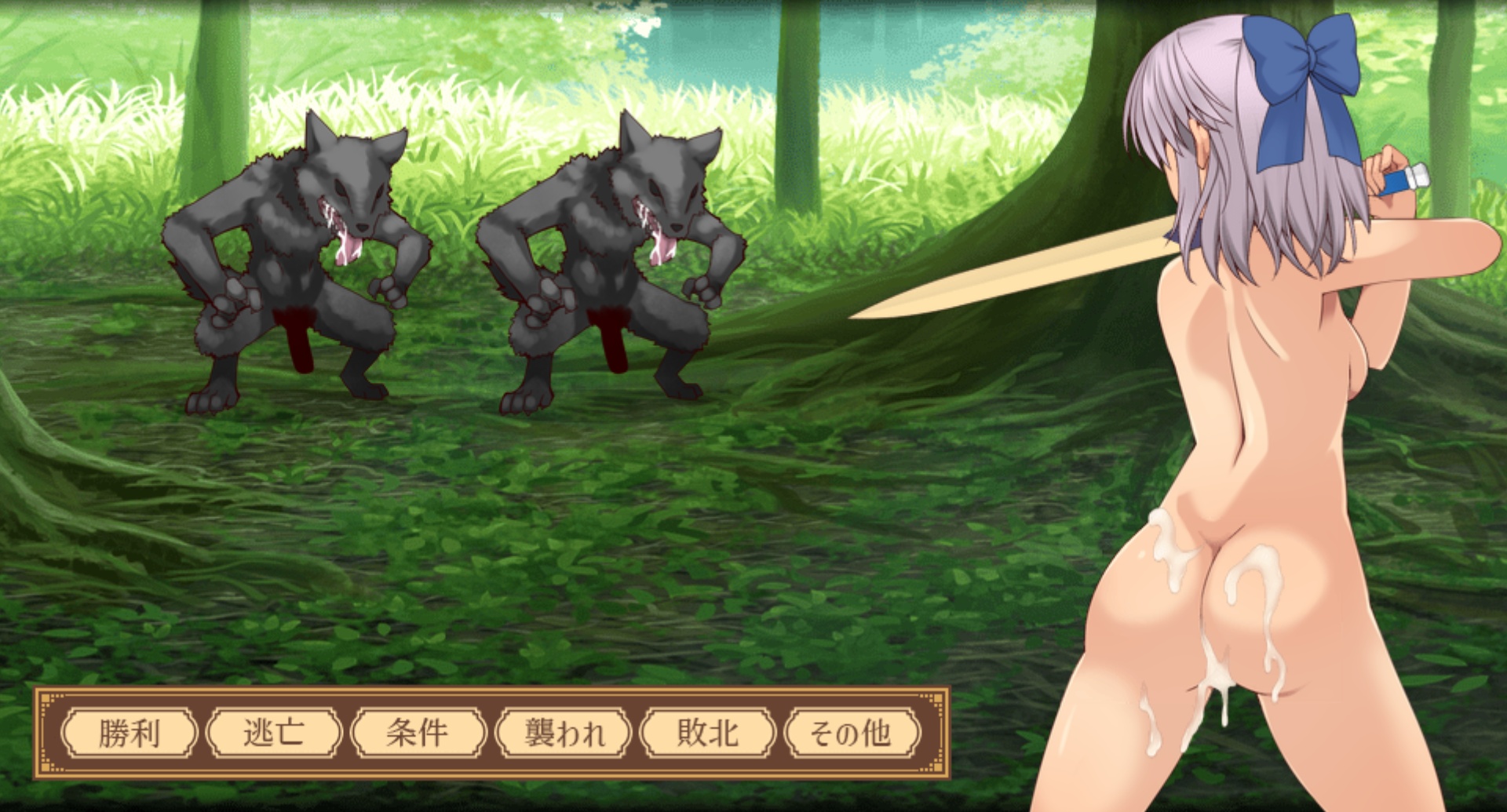Choose the 逃亡 (Escape) option
Screen dimensions: 1507x812
pos(274,734)
